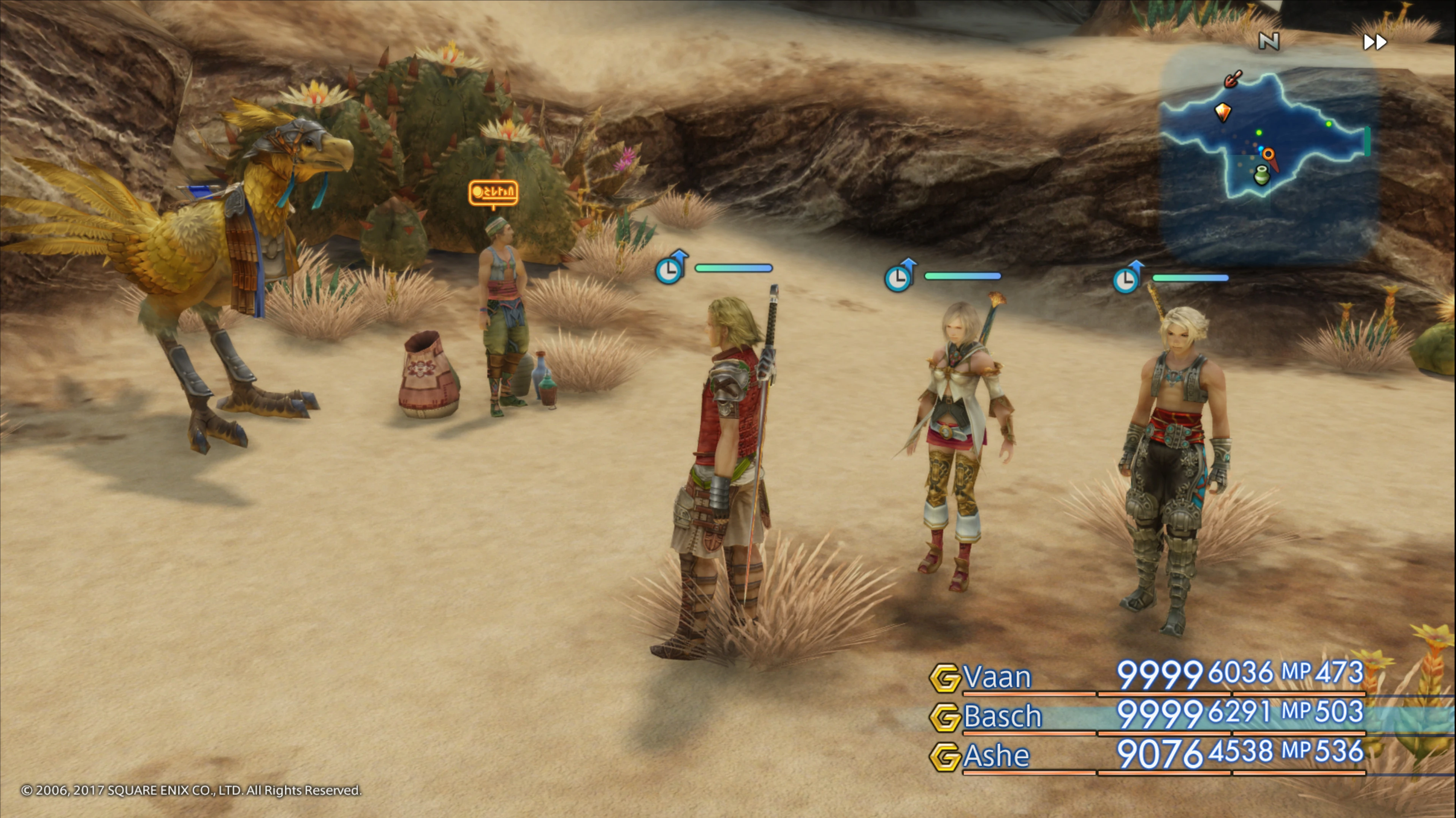Click the red sword marker on the minimap
Viewport: 1456px width, 818px height.
pos(1233,79)
